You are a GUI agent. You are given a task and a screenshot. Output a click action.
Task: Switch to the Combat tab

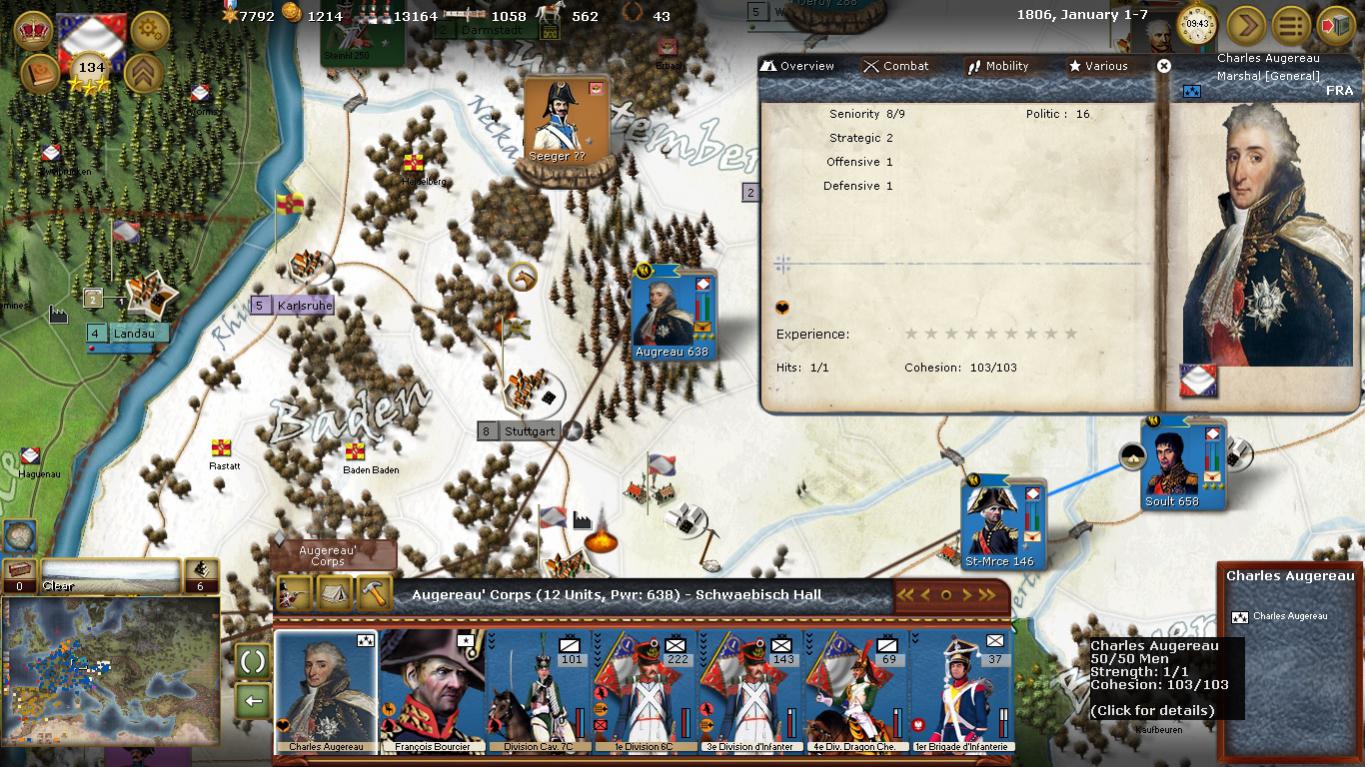click(x=897, y=66)
